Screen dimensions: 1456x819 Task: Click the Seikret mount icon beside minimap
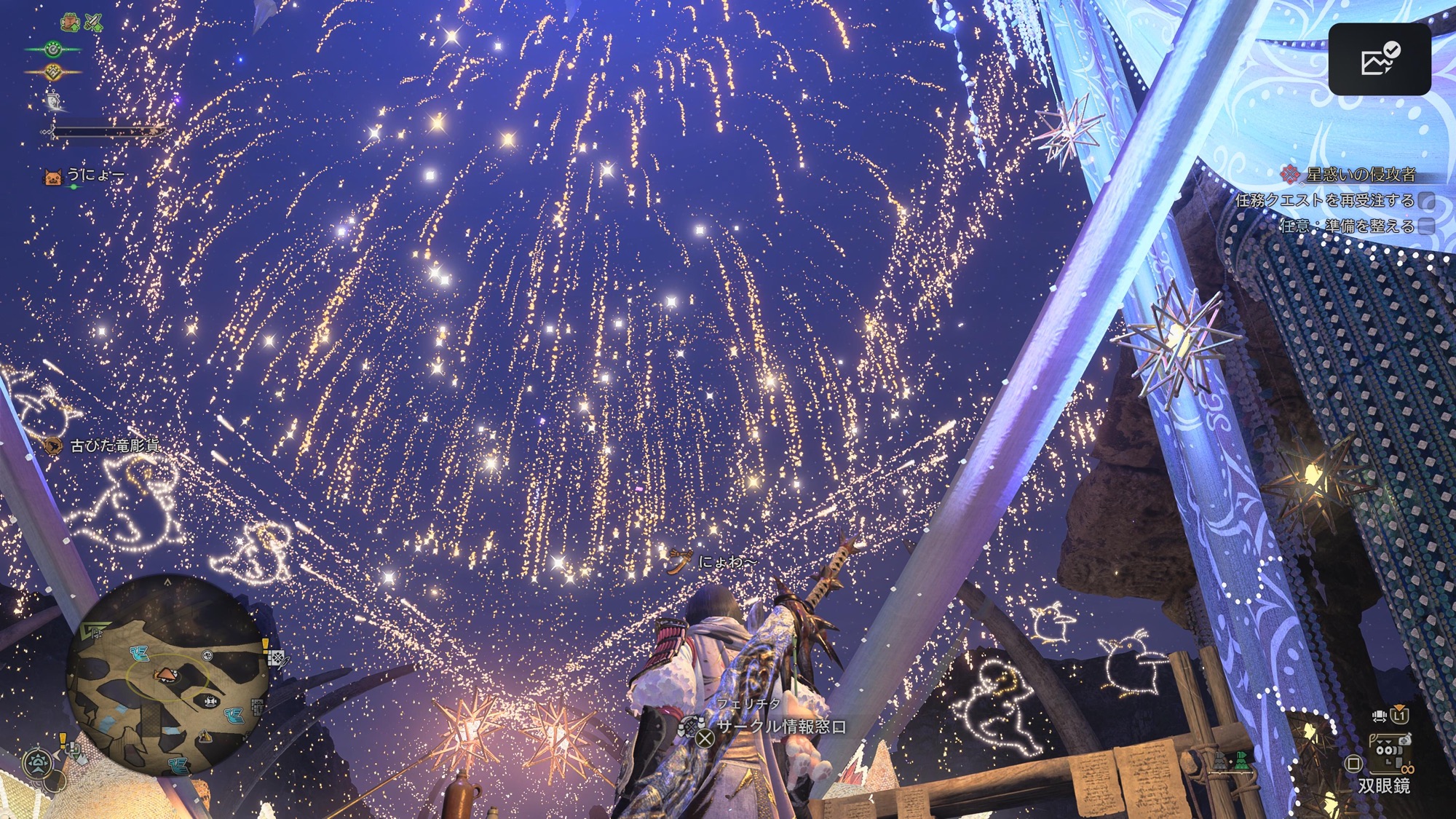point(36,763)
